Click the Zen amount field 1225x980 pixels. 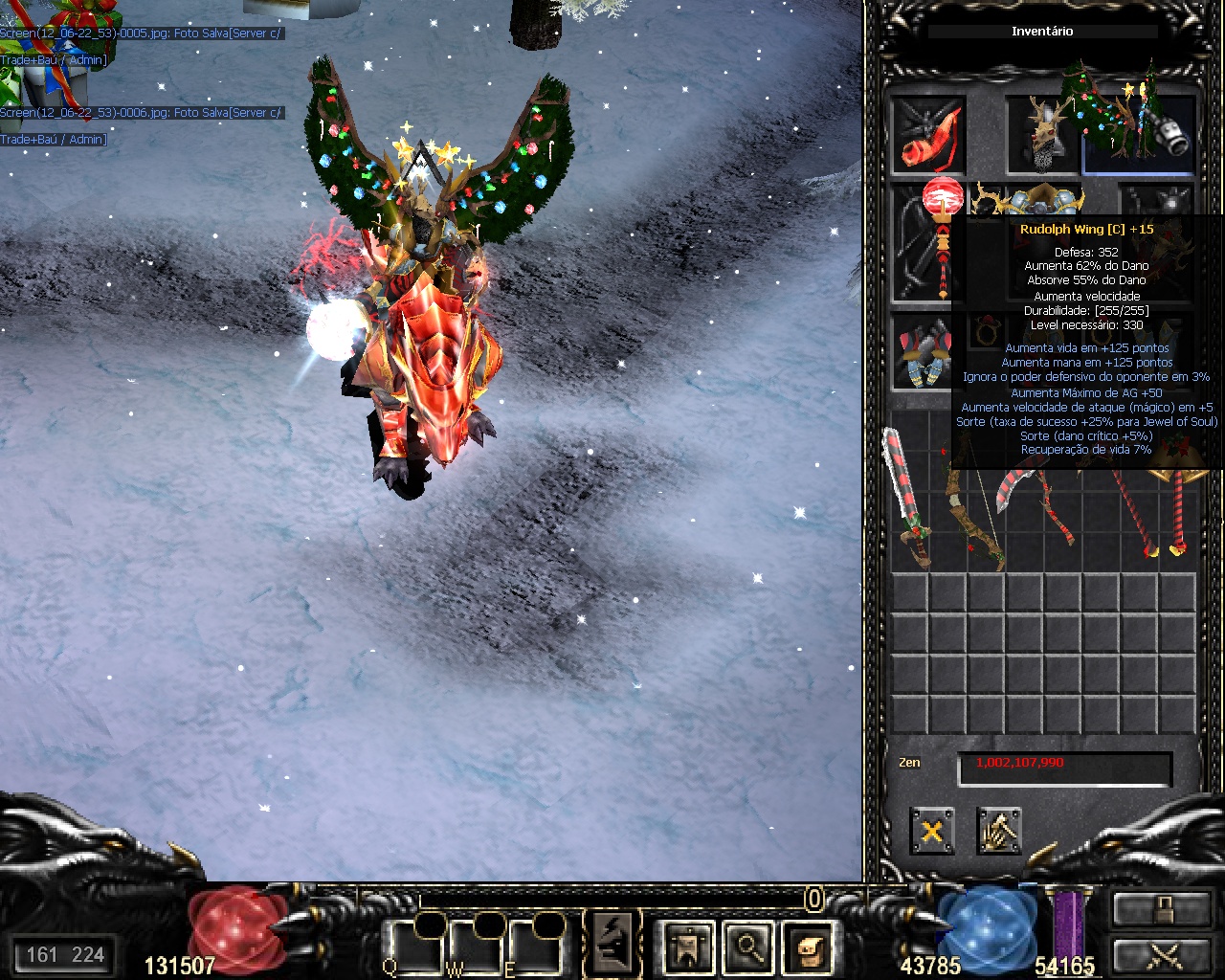[x=1064, y=768]
